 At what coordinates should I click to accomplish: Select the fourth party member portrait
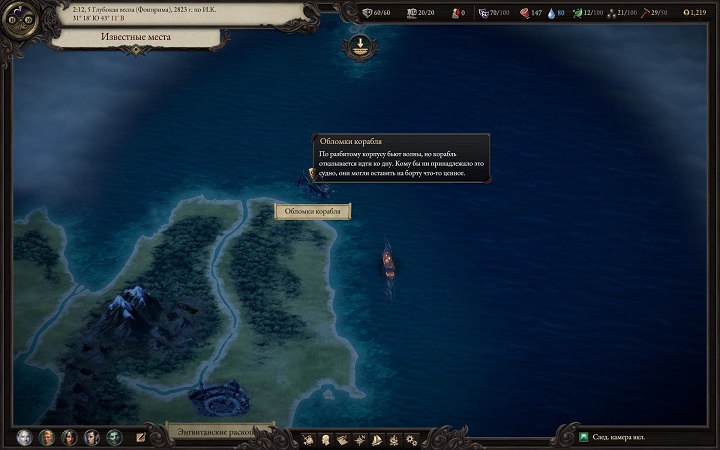[x=92, y=437]
